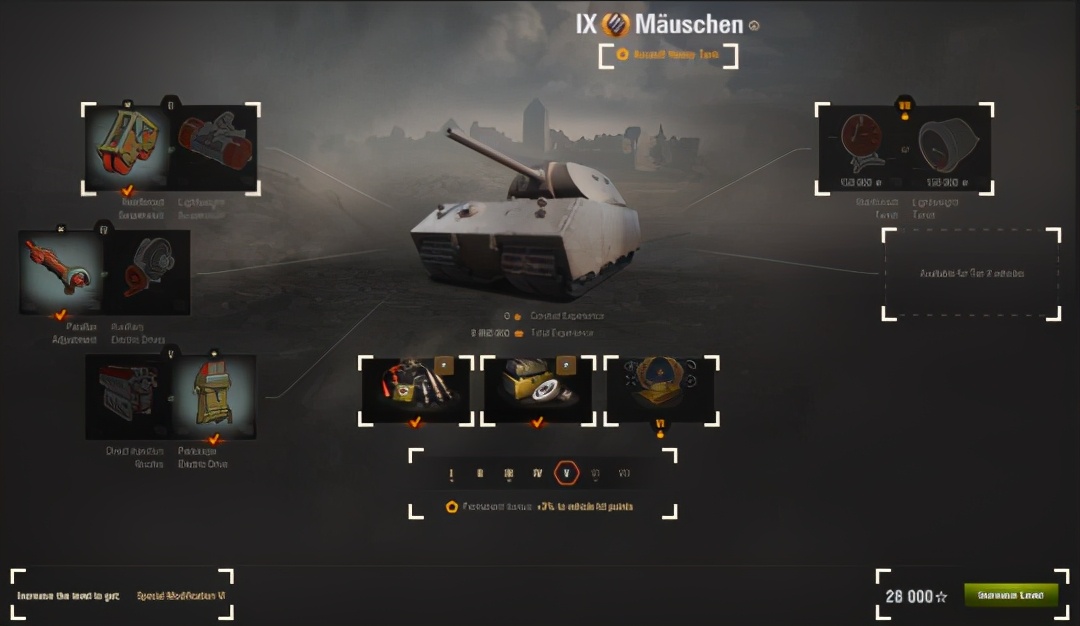Screen dimensions: 1080x626
Task: Choose the grey drive gear modification
Action: [148, 270]
